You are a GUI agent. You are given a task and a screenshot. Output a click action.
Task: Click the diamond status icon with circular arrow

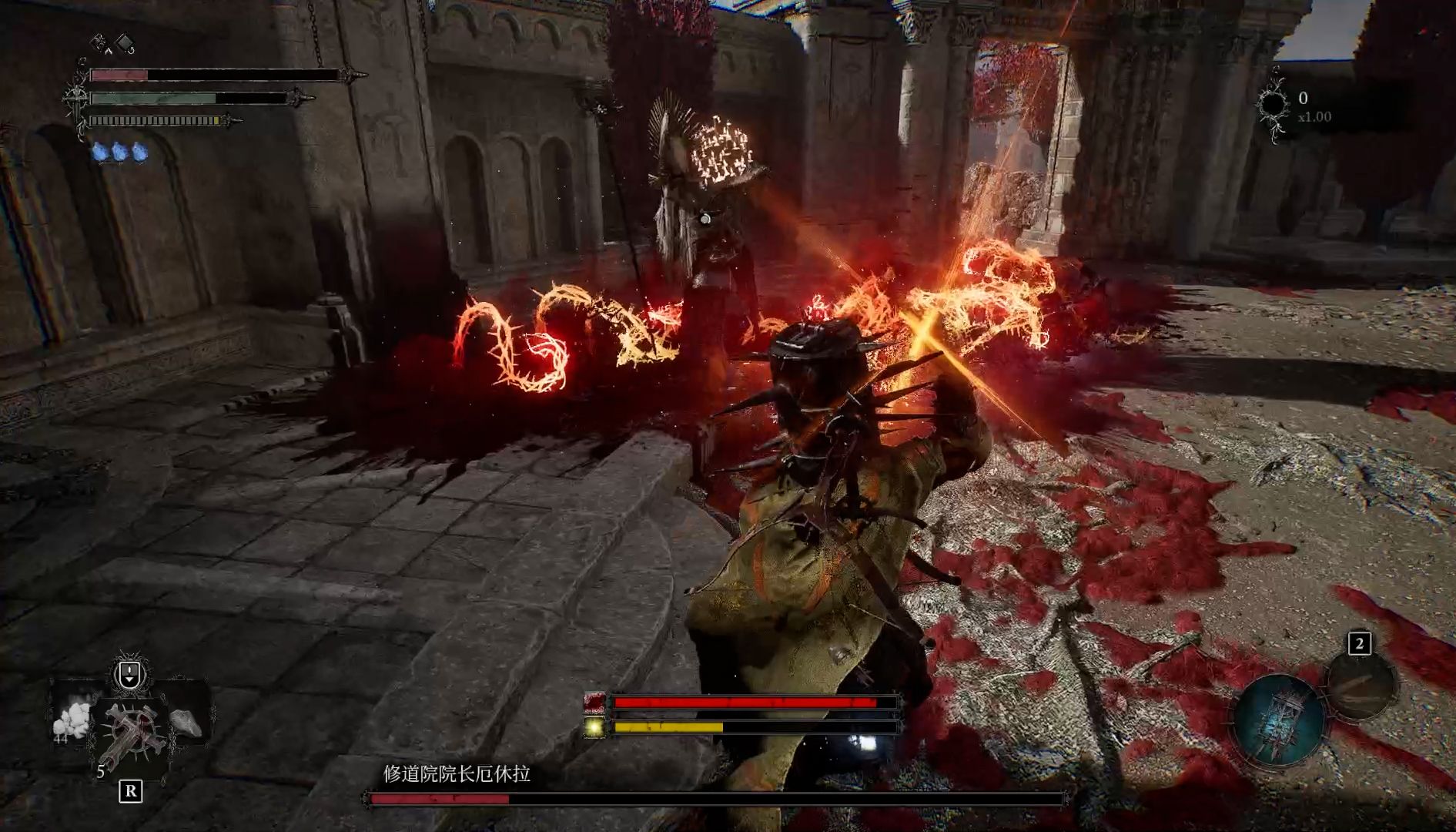coord(125,43)
